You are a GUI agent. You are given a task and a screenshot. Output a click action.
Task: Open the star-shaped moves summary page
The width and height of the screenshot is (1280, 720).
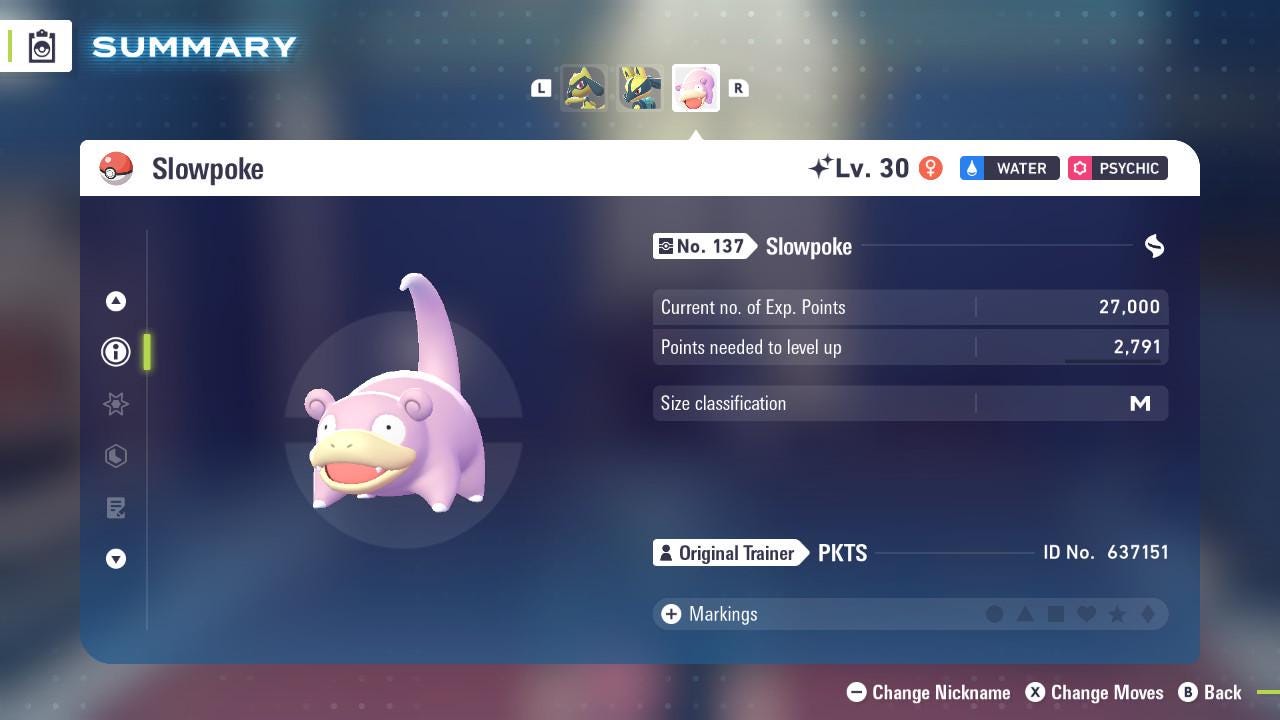pos(116,404)
